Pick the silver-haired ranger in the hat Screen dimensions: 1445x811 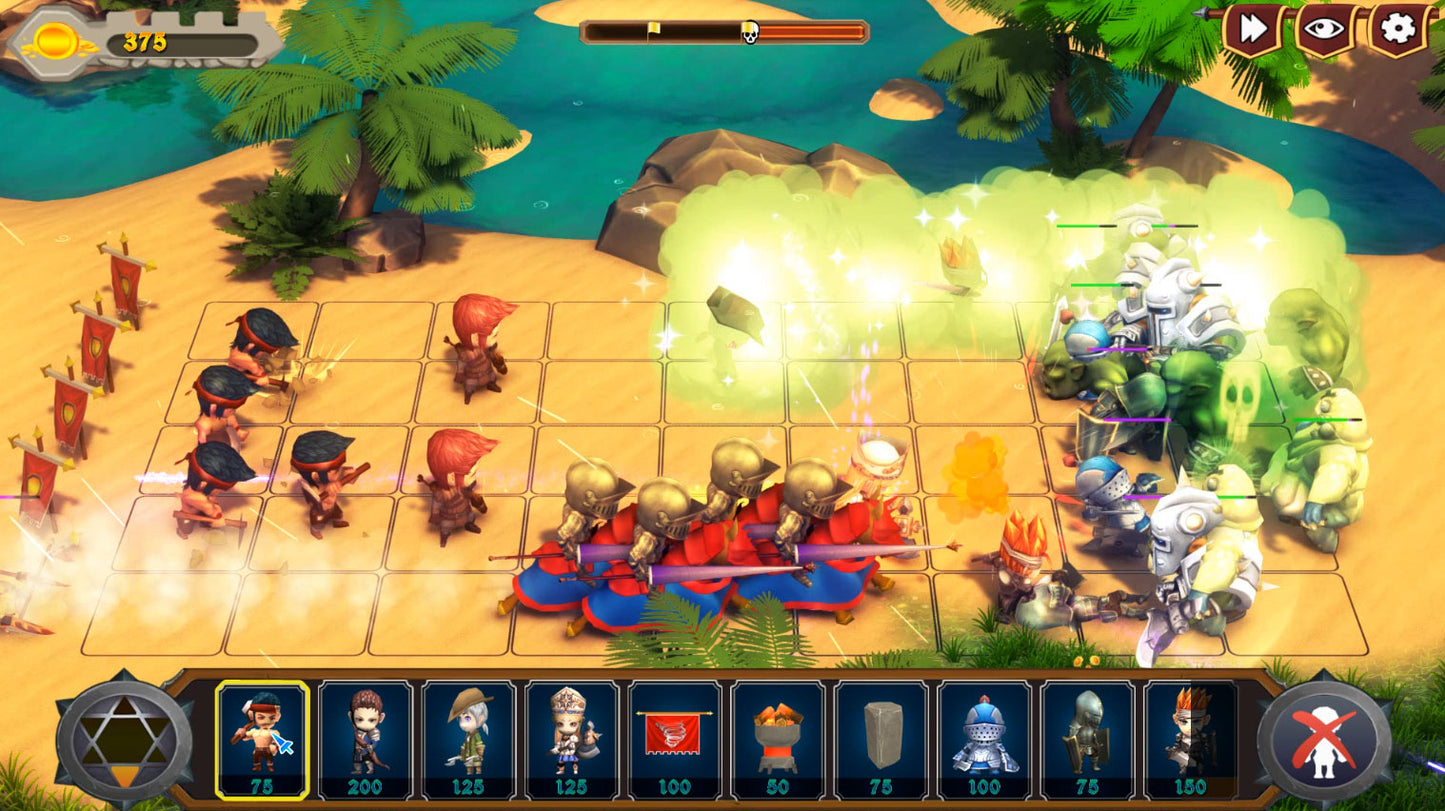coord(468,738)
